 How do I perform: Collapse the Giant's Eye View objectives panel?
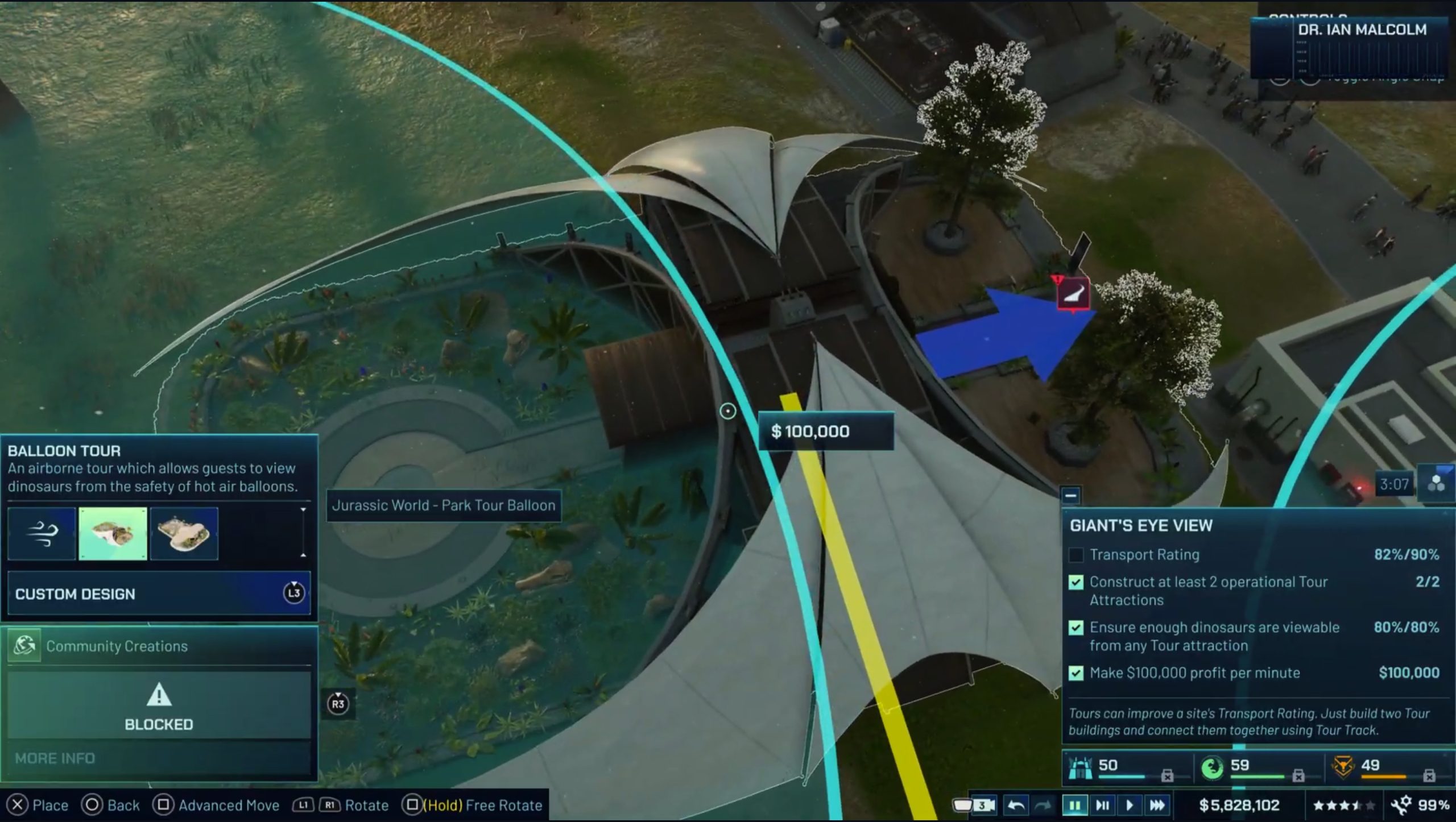1070,496
